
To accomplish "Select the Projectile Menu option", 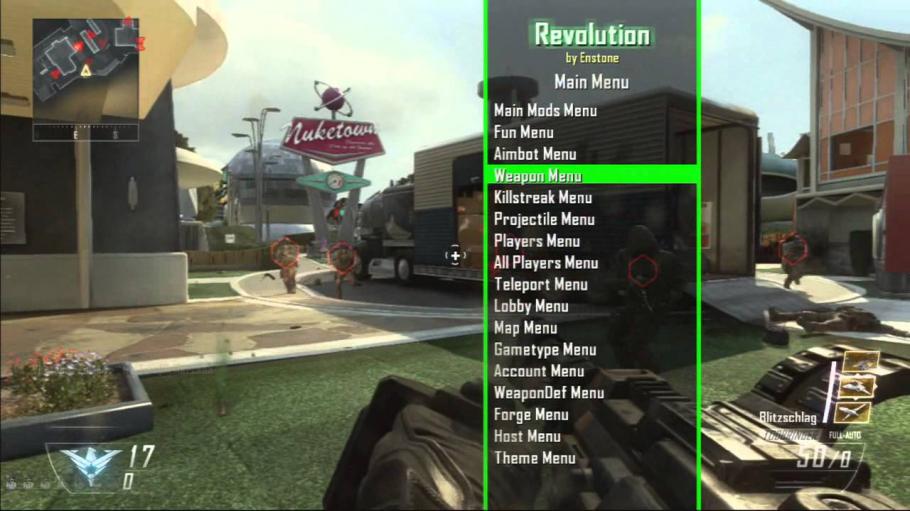I will [x=544, y=219].
